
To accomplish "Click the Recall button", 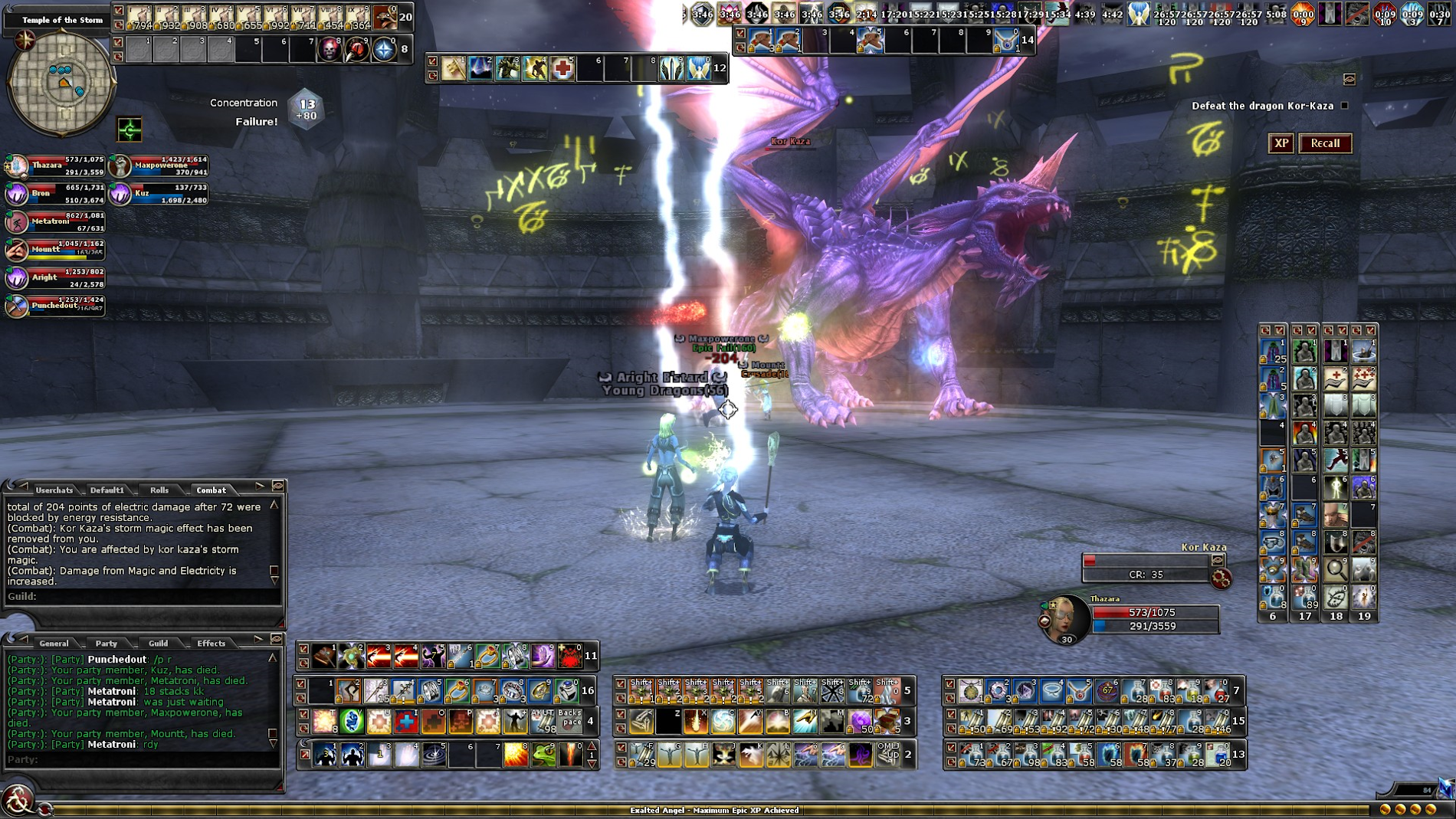I will [1325, 143].
